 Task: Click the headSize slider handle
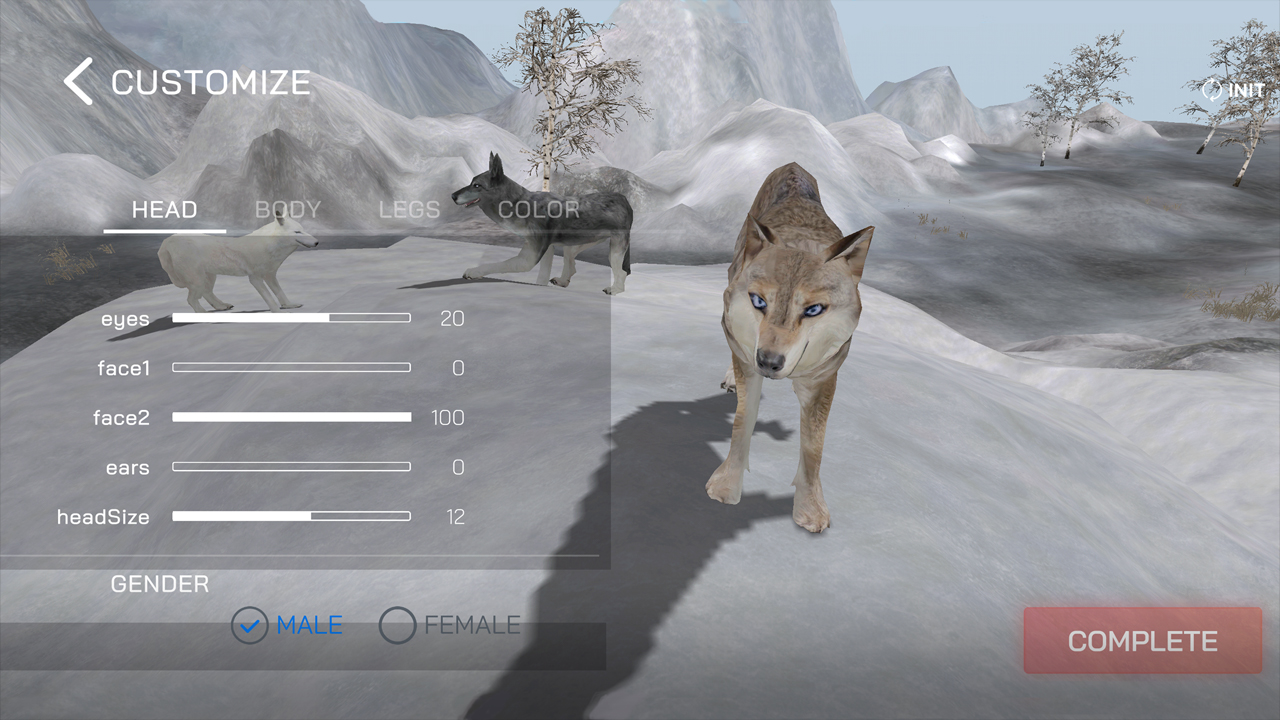(x=311, y=516)
